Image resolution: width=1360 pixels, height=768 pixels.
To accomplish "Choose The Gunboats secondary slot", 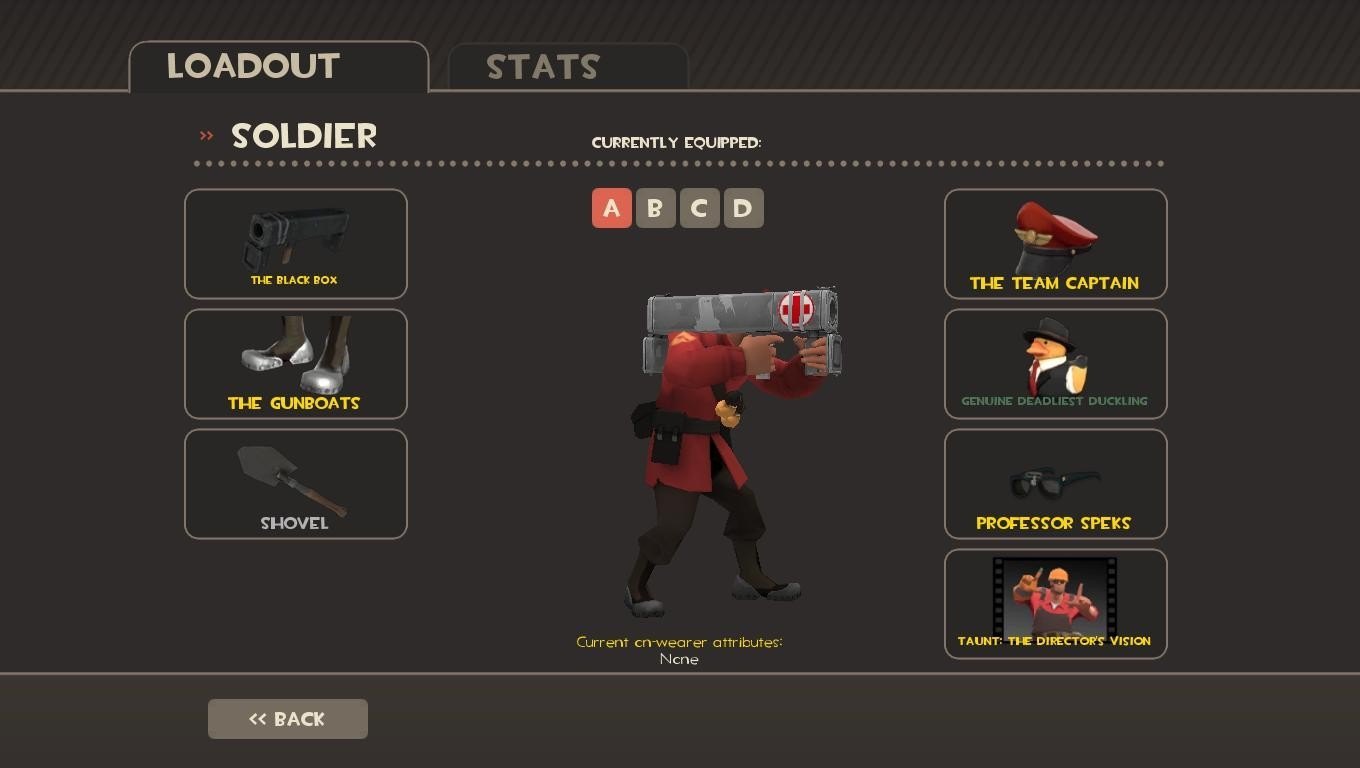I will click(x=296, y=364).
